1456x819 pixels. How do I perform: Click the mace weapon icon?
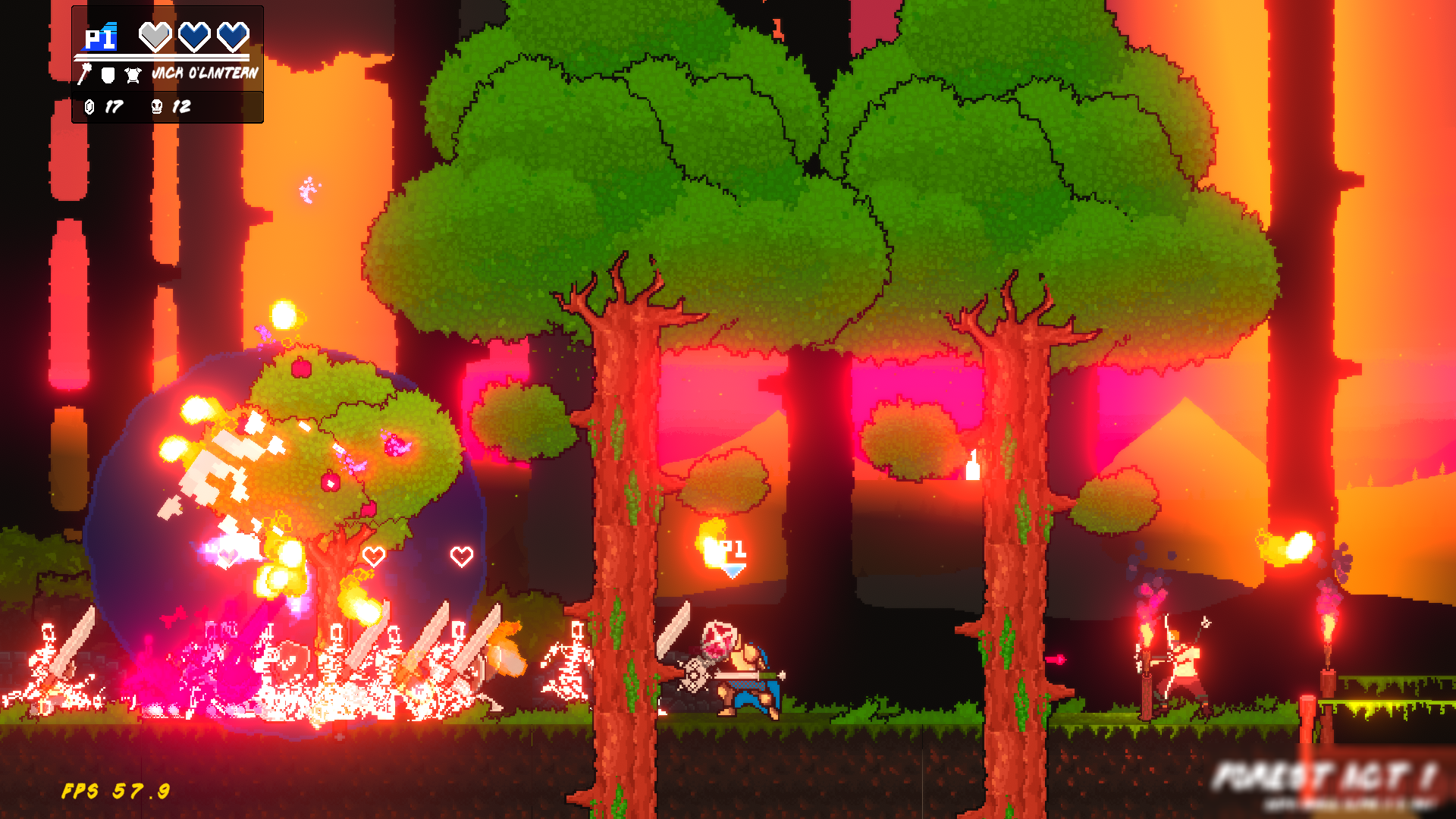(x=85, y=74)
